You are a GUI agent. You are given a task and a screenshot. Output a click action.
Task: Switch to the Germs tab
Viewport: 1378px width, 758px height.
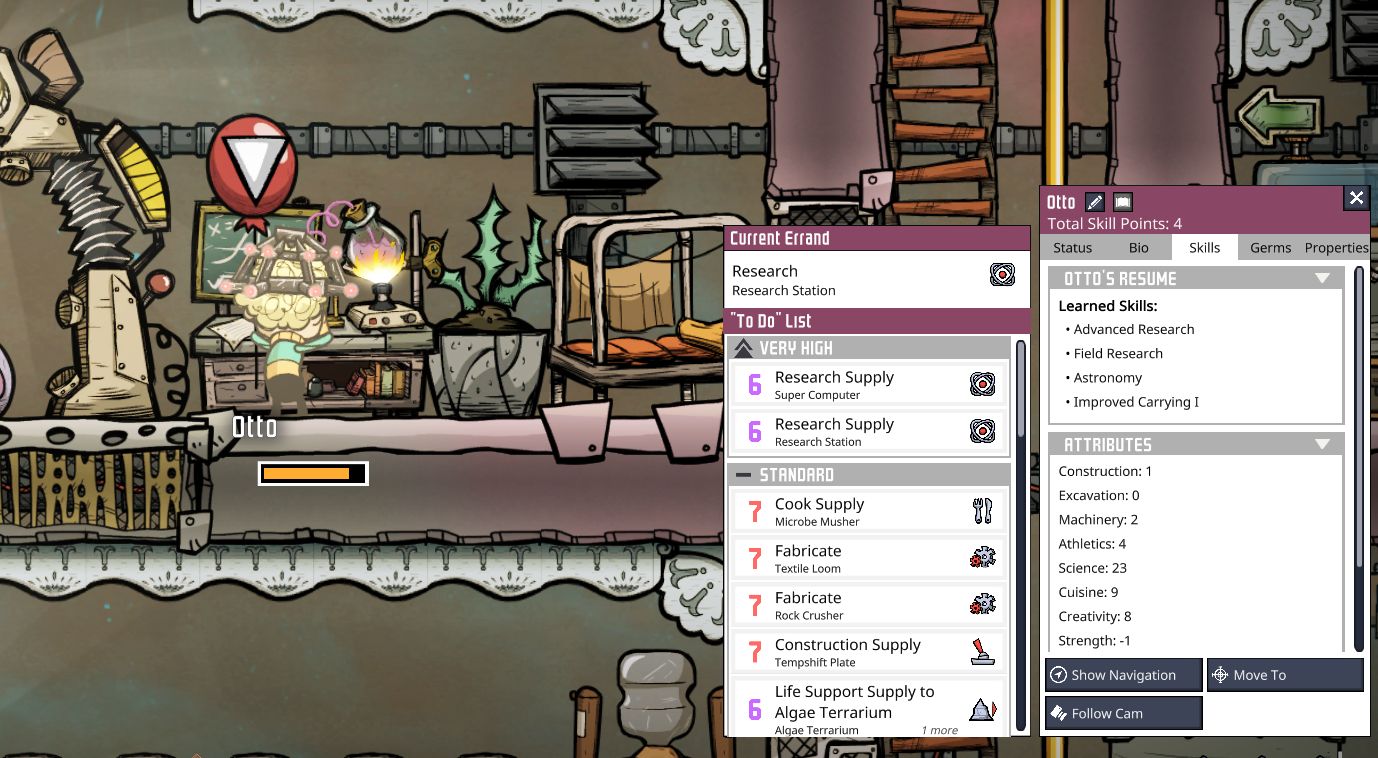(1270, 247)
